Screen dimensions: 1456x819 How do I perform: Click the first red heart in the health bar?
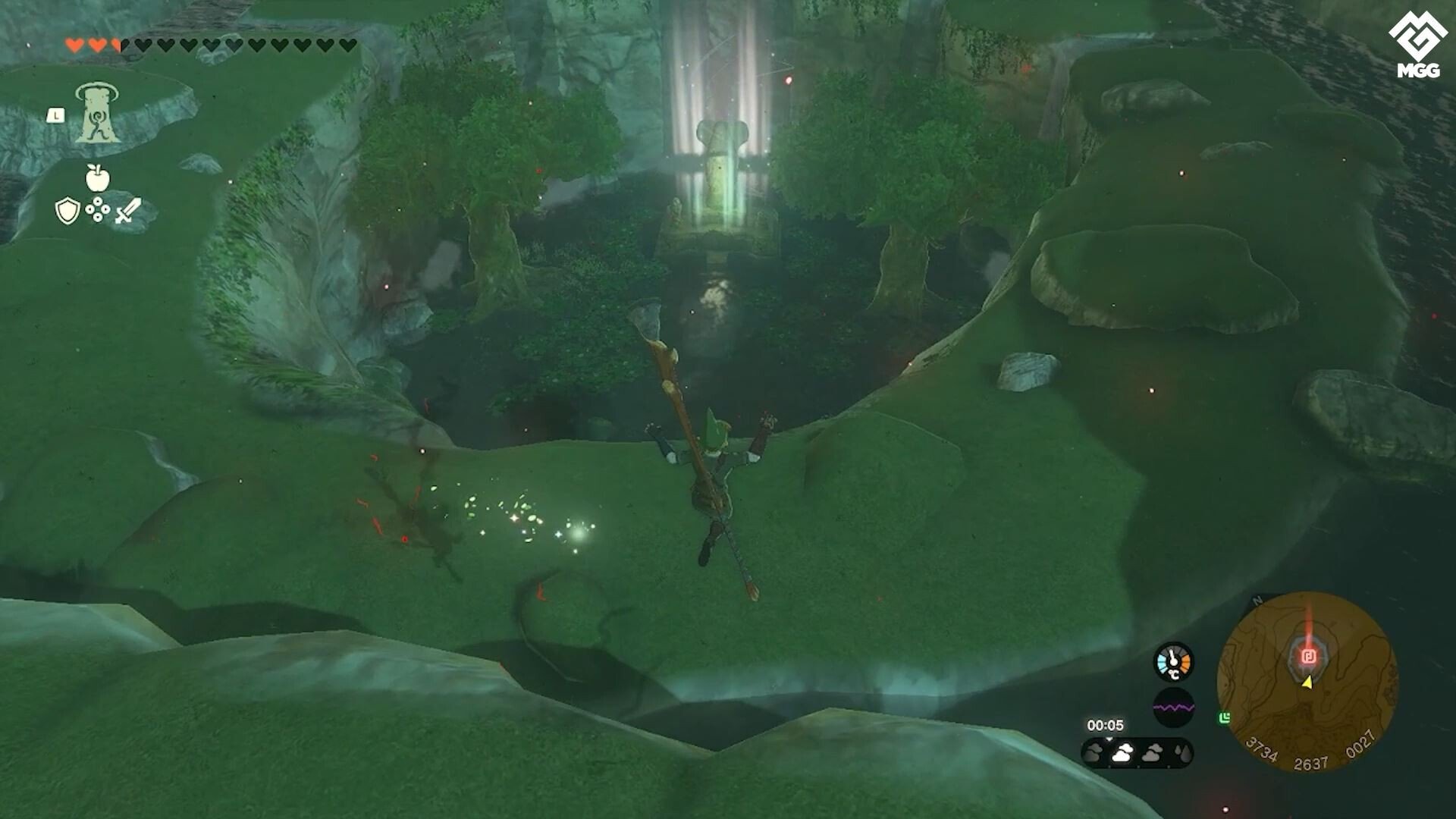tap(72, 44)
